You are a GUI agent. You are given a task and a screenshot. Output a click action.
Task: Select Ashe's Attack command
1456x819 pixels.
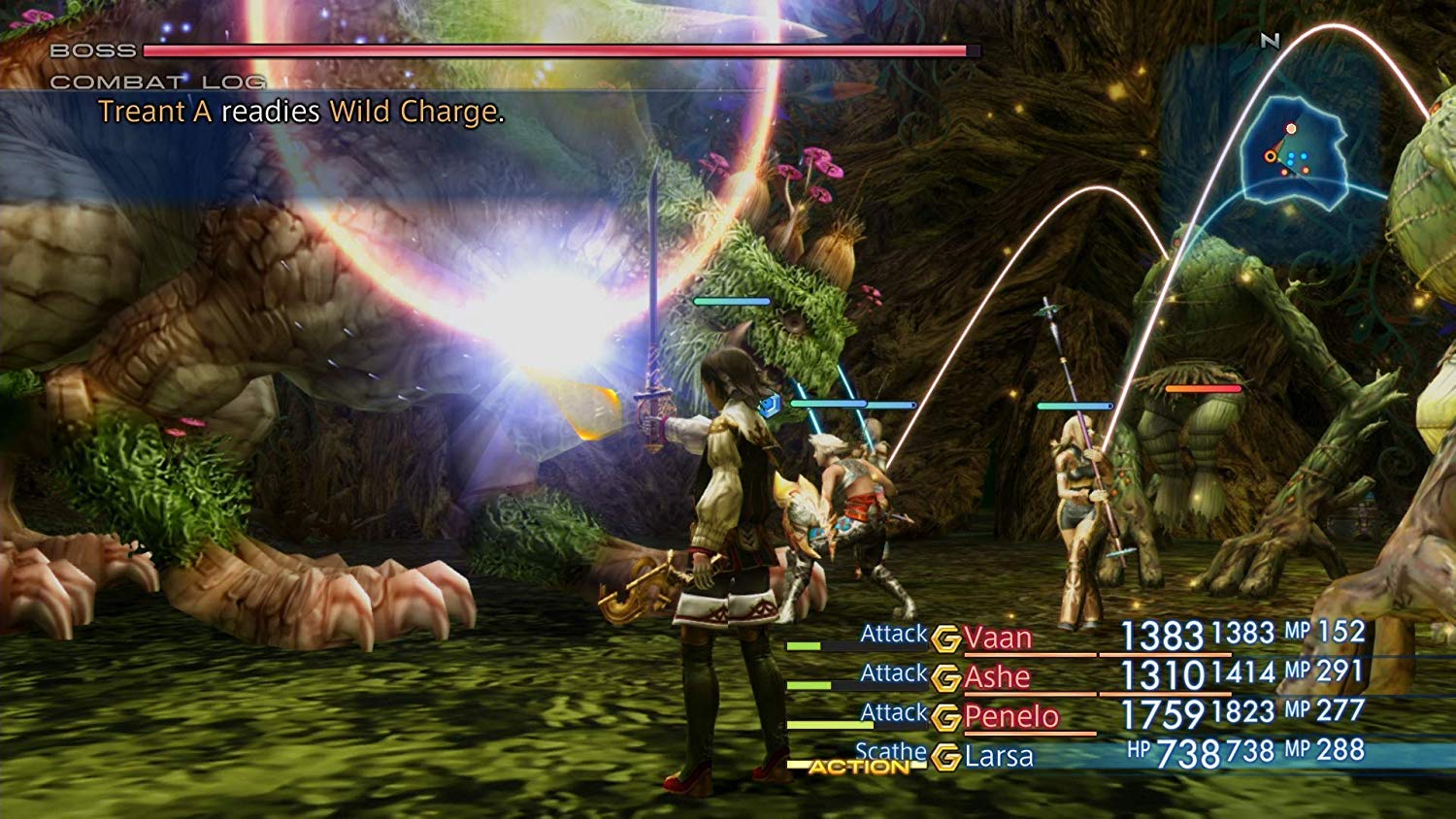point(894,672)
